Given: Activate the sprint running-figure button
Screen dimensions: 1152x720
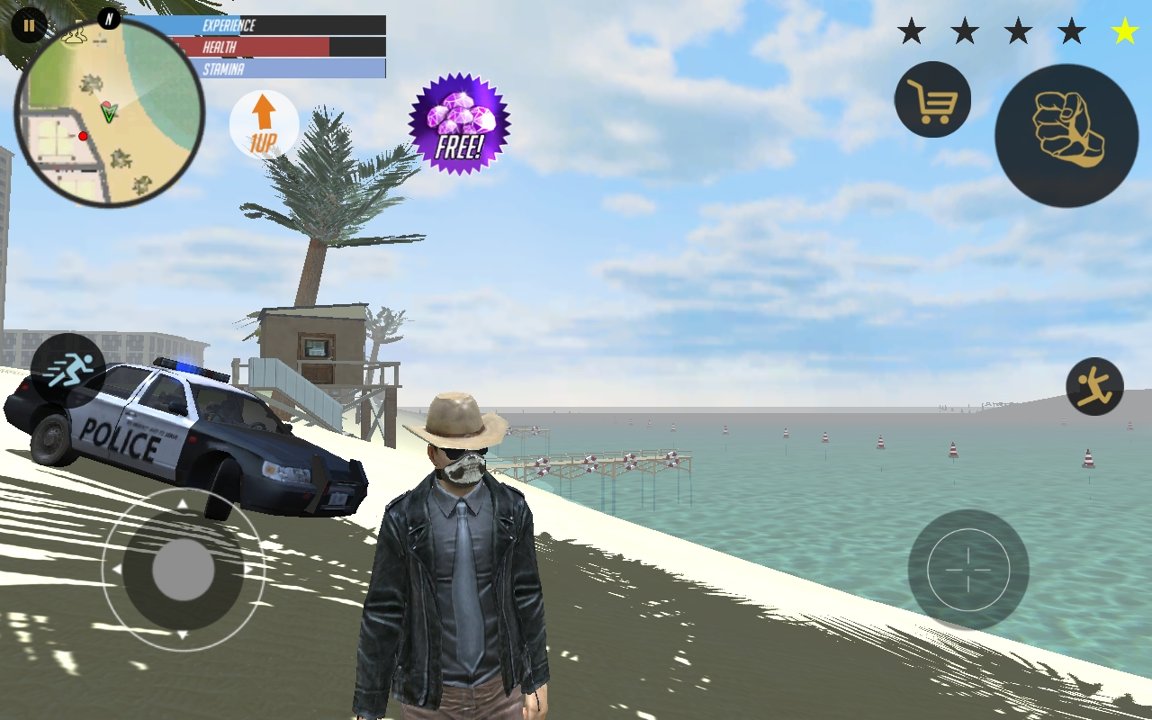Looking at the screenshot, I should point(68,370).
